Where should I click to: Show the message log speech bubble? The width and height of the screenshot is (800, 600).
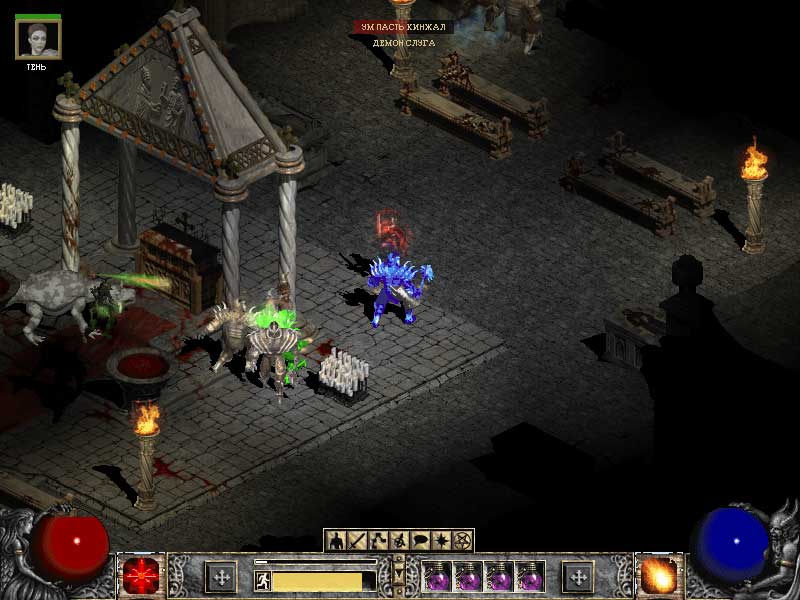click(x=420, y=541)
